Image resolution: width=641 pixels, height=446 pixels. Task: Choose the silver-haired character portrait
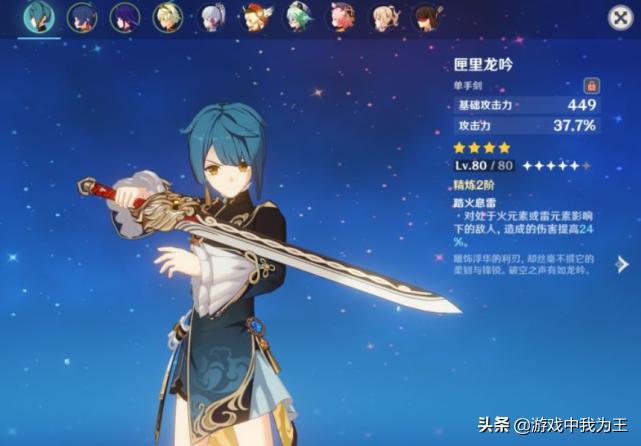[211, 17]
